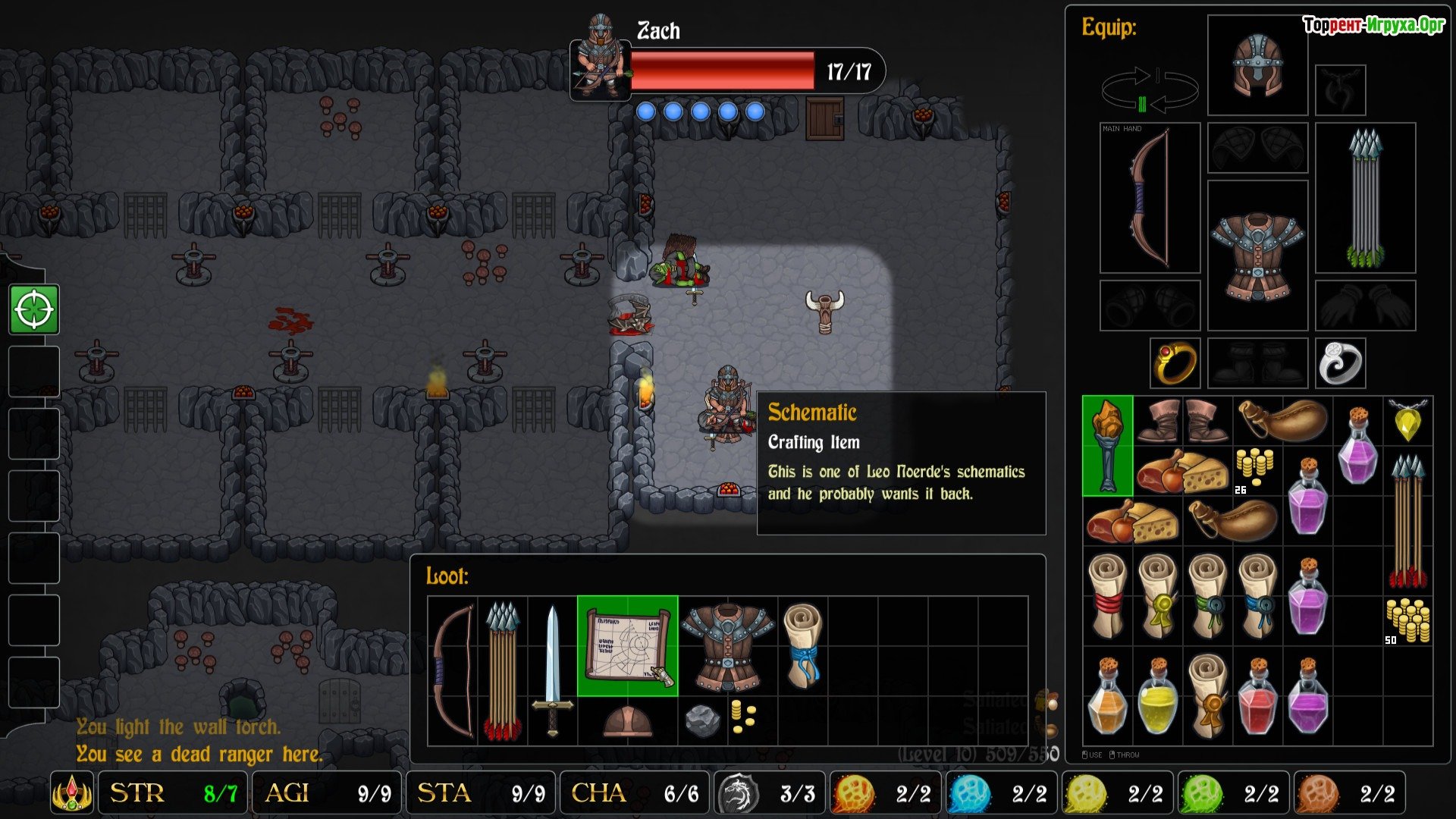Image resolution: width=1456 pixels, height=819 pixels.
Task: Pick up the leather armor in loot
Action: point(727,646)
